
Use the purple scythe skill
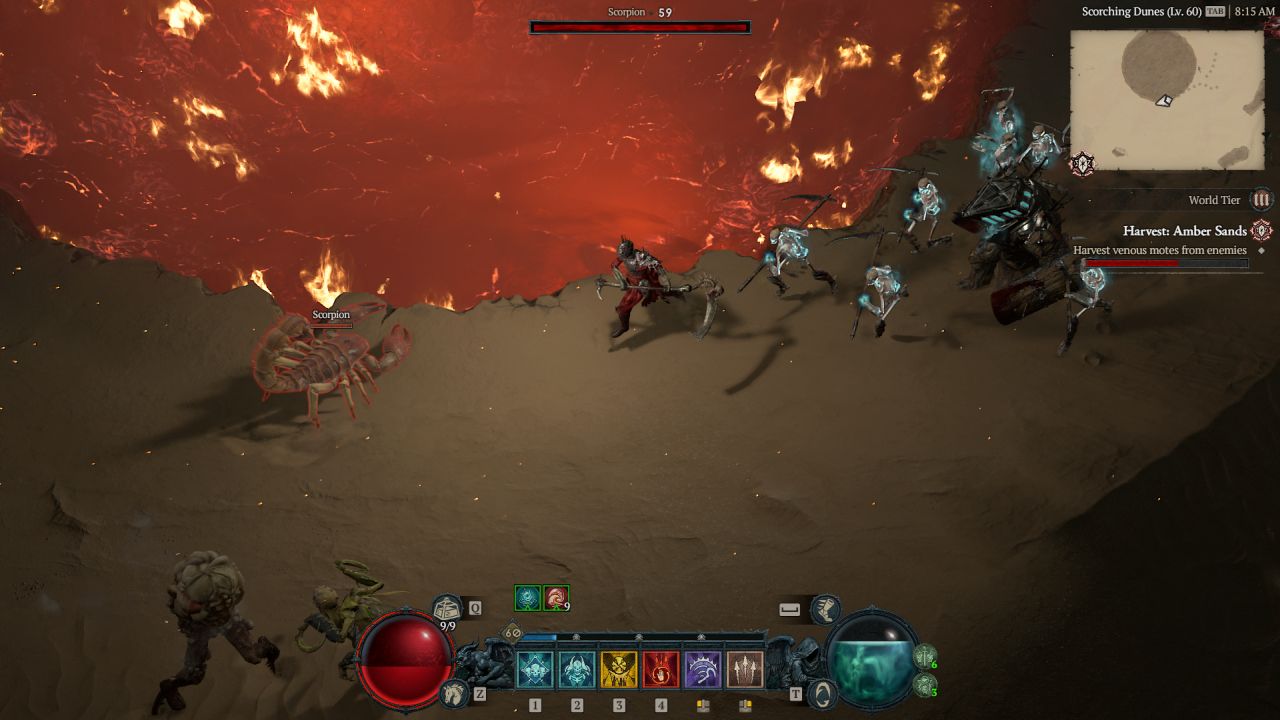click(x=703, y=670)
